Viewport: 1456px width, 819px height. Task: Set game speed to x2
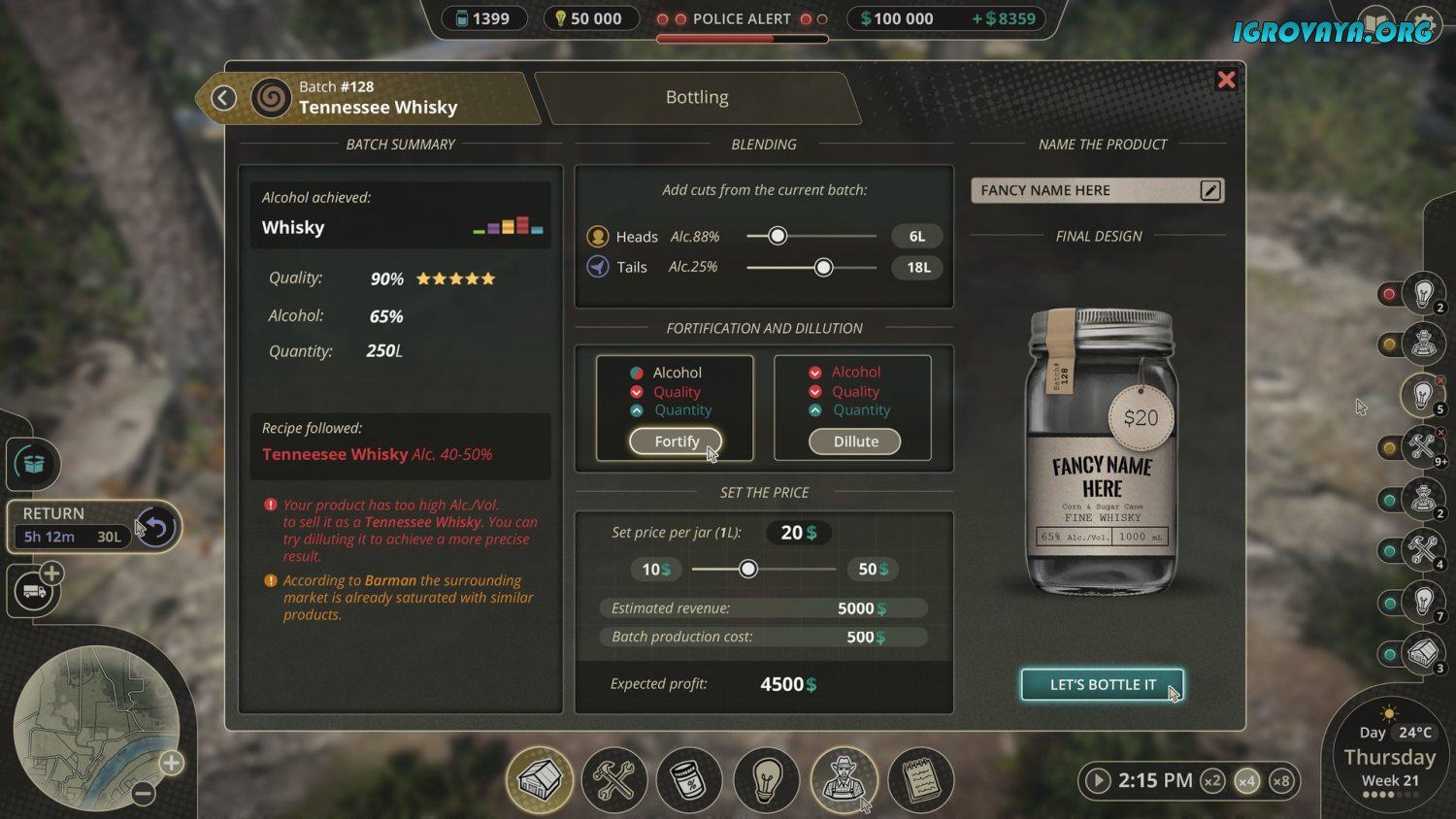[x=1212, y=780]
